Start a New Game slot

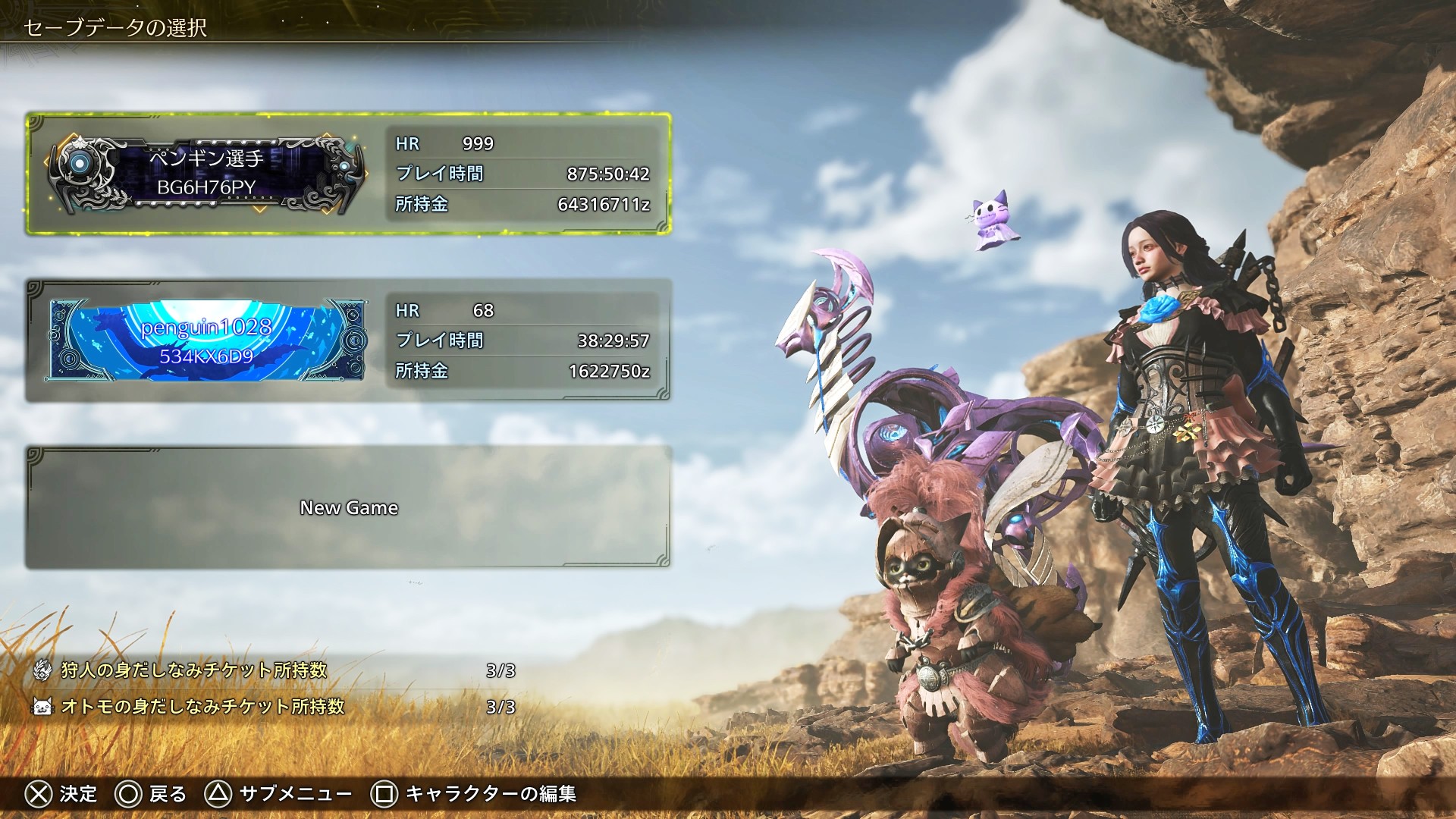(348, 507)
